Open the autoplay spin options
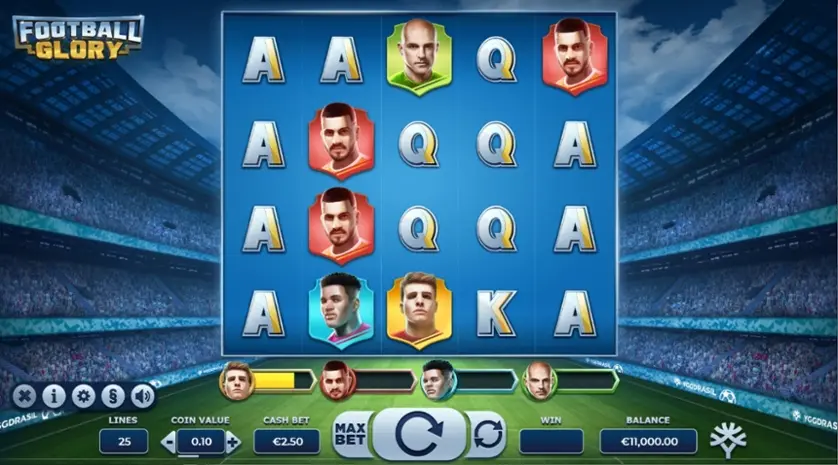 pos(487,435)
